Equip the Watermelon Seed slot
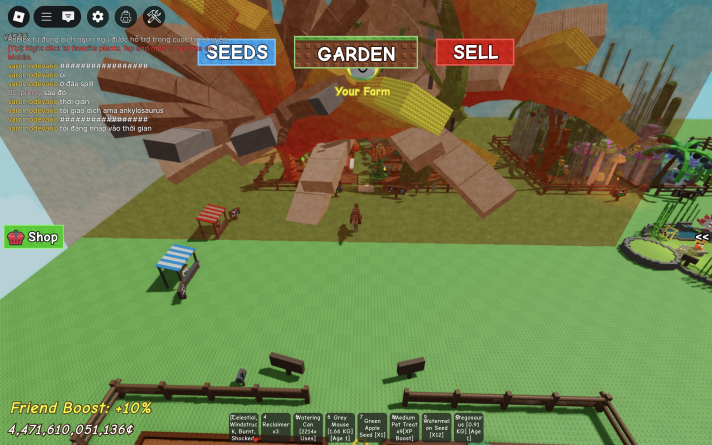The height and width of the screenshot is (445, 712). point(436,427)
